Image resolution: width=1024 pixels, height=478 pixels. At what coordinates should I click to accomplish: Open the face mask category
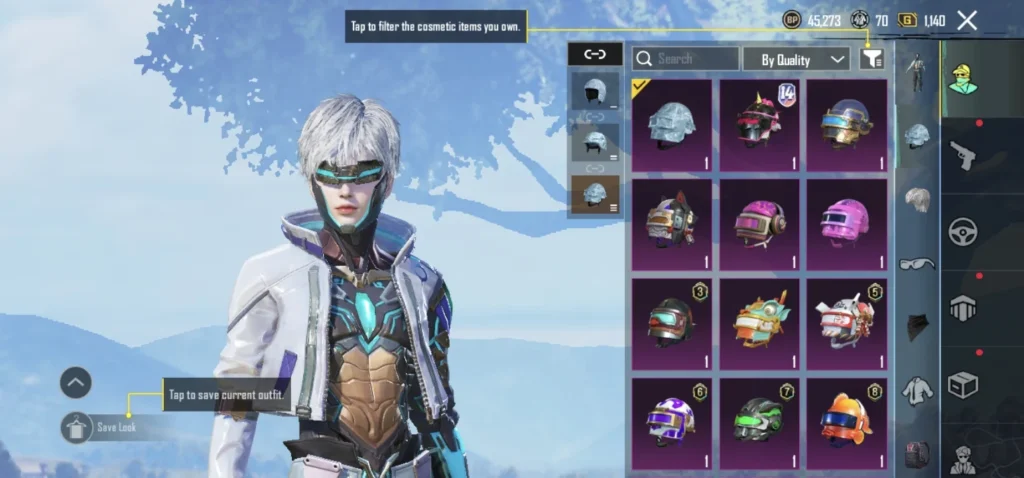tap(917, 327)
